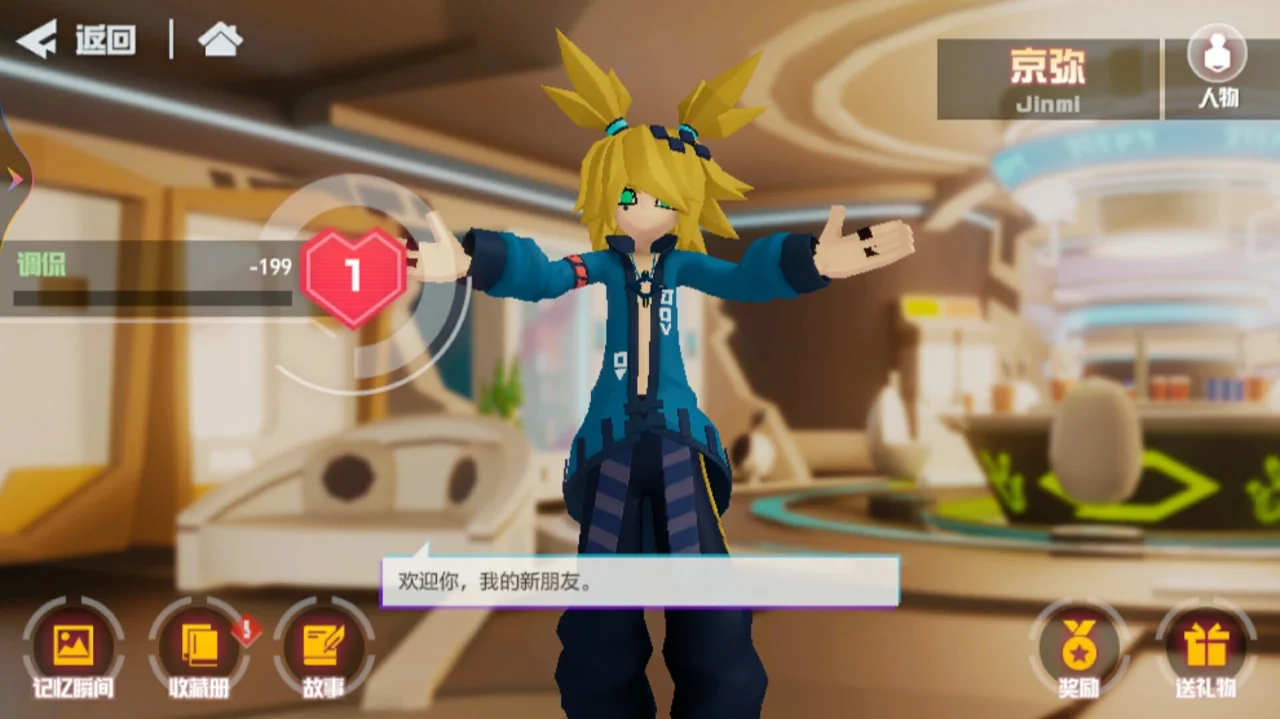Expand the arrow tab on left edge
1280x719 pixels.
(x=14, y=178)
